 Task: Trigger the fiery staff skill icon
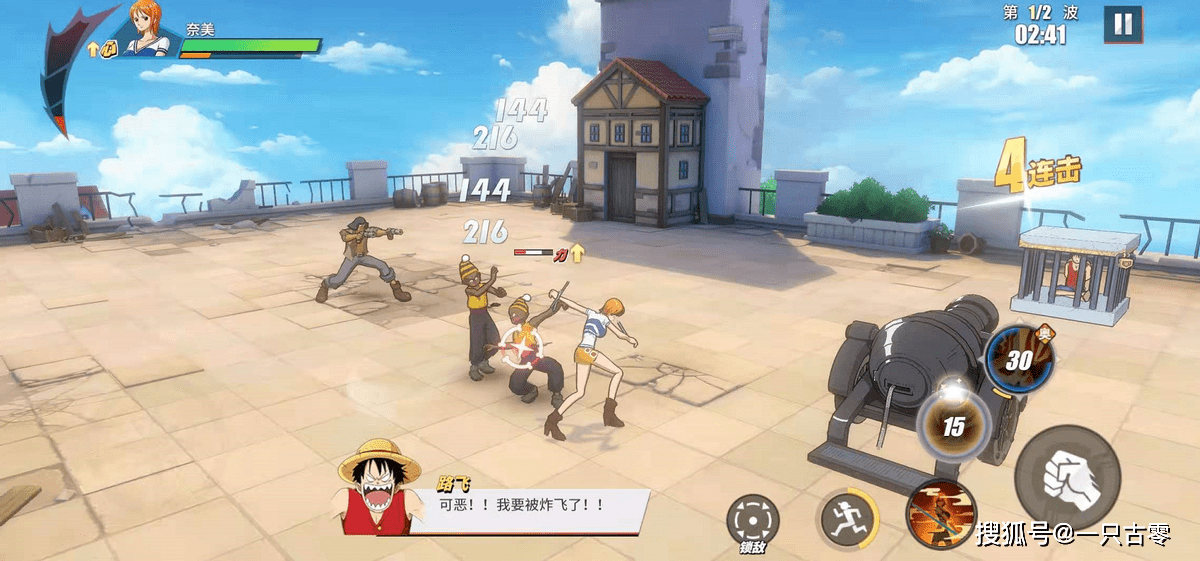939,515
